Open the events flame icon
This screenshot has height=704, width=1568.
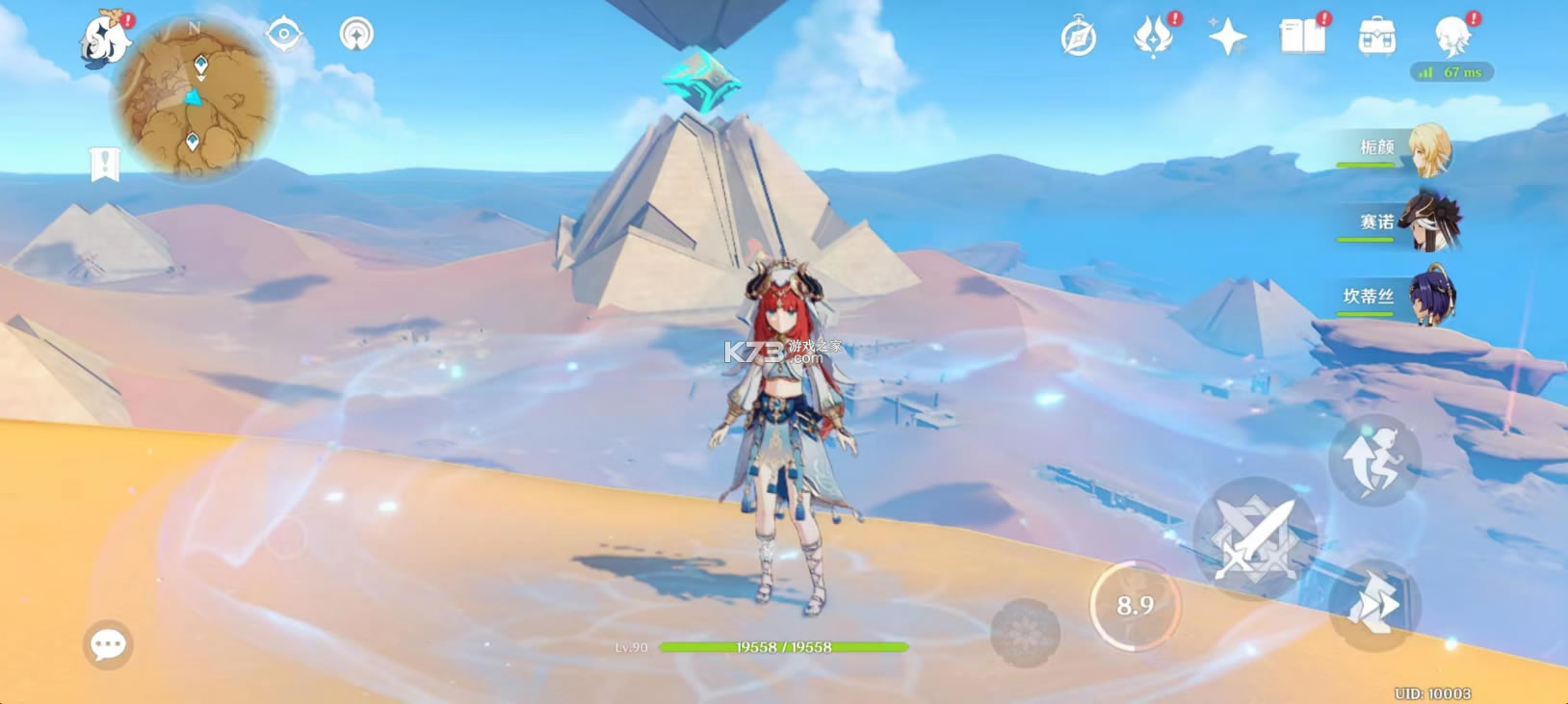click(x=1153, y=39)
